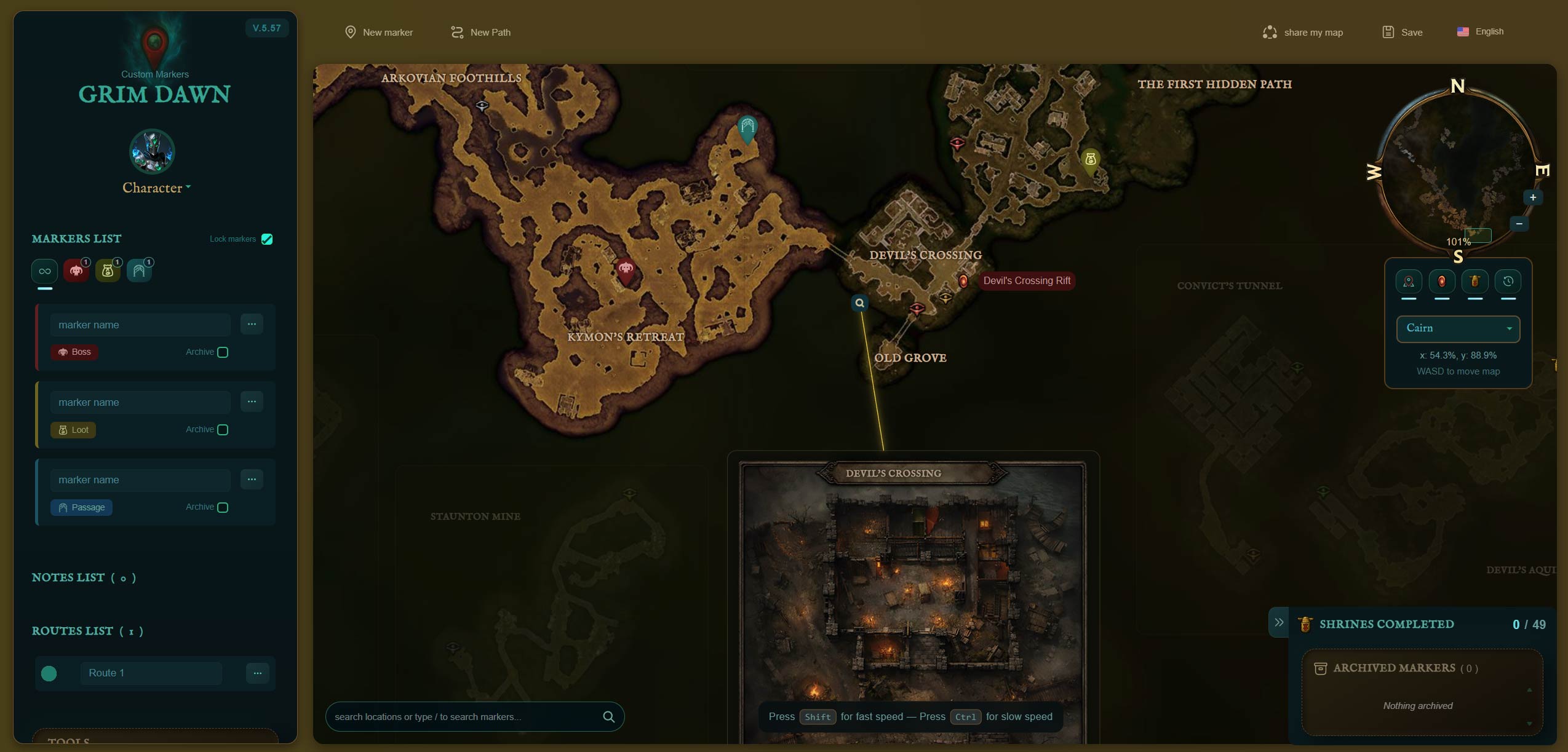Create a new marker

coord(379,32)
